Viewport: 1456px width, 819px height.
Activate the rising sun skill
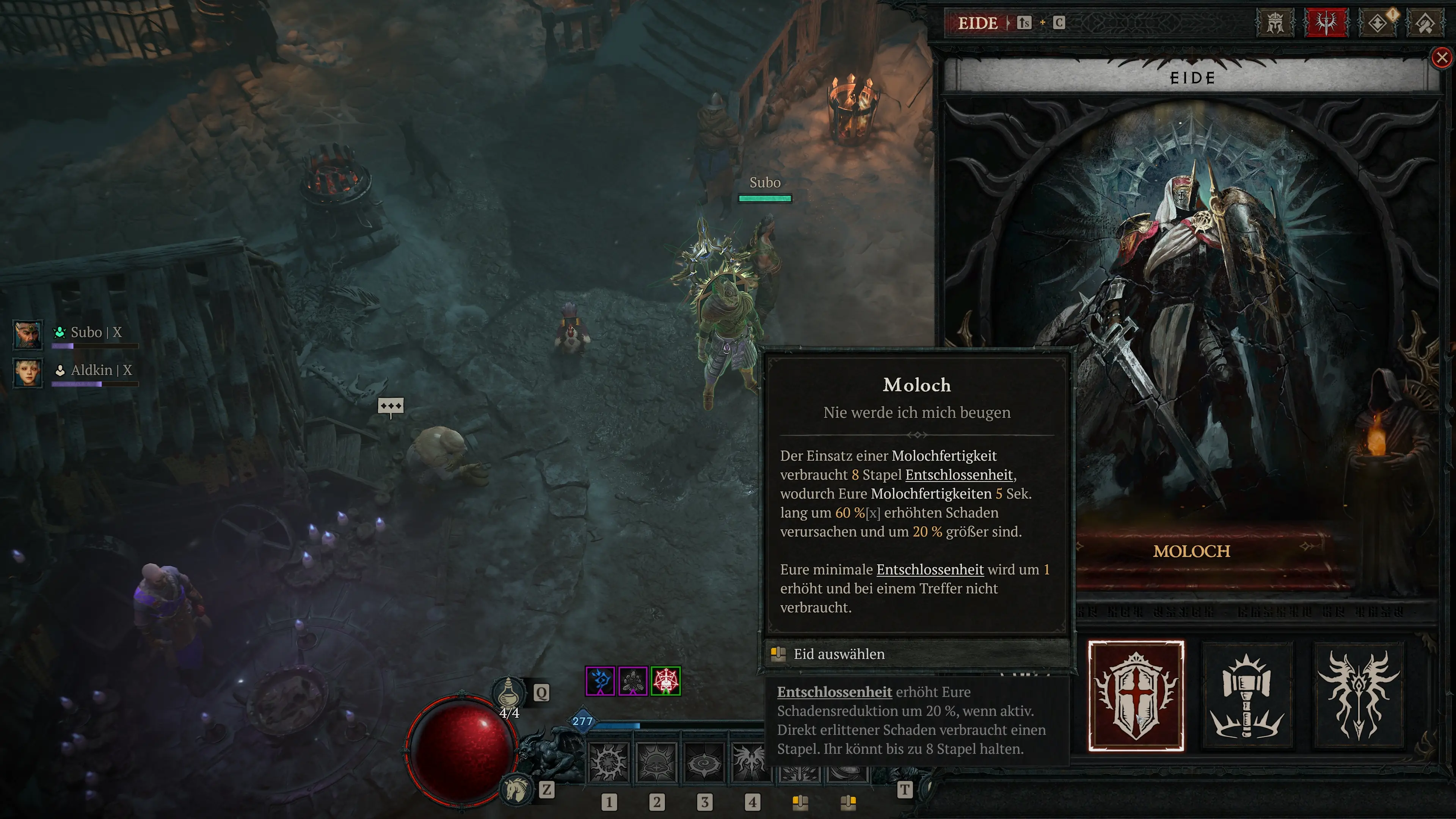pos(656,763)
